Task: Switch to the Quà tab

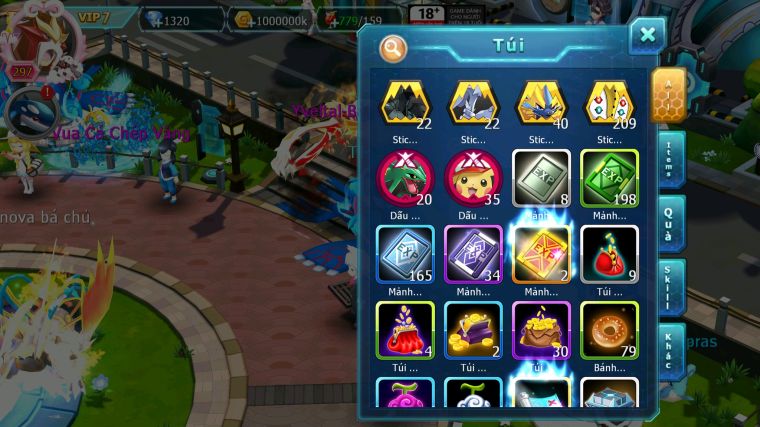Action: click(671, 222)
